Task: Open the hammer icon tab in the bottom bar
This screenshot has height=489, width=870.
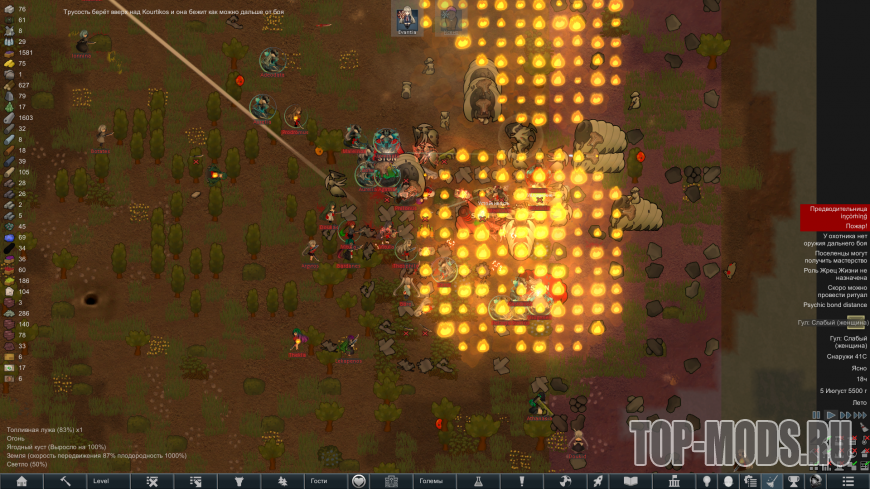Action: coord(64,481)
